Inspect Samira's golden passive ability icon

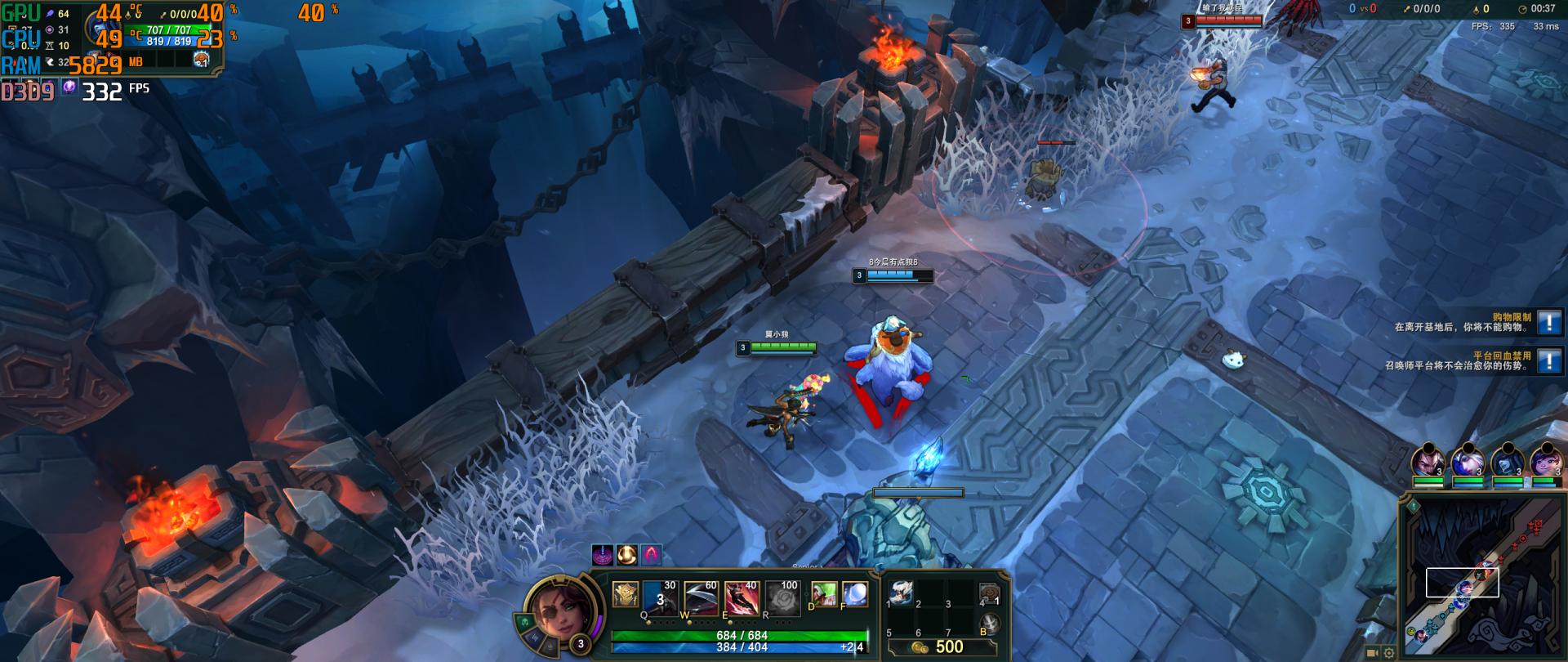click(626, 594)
